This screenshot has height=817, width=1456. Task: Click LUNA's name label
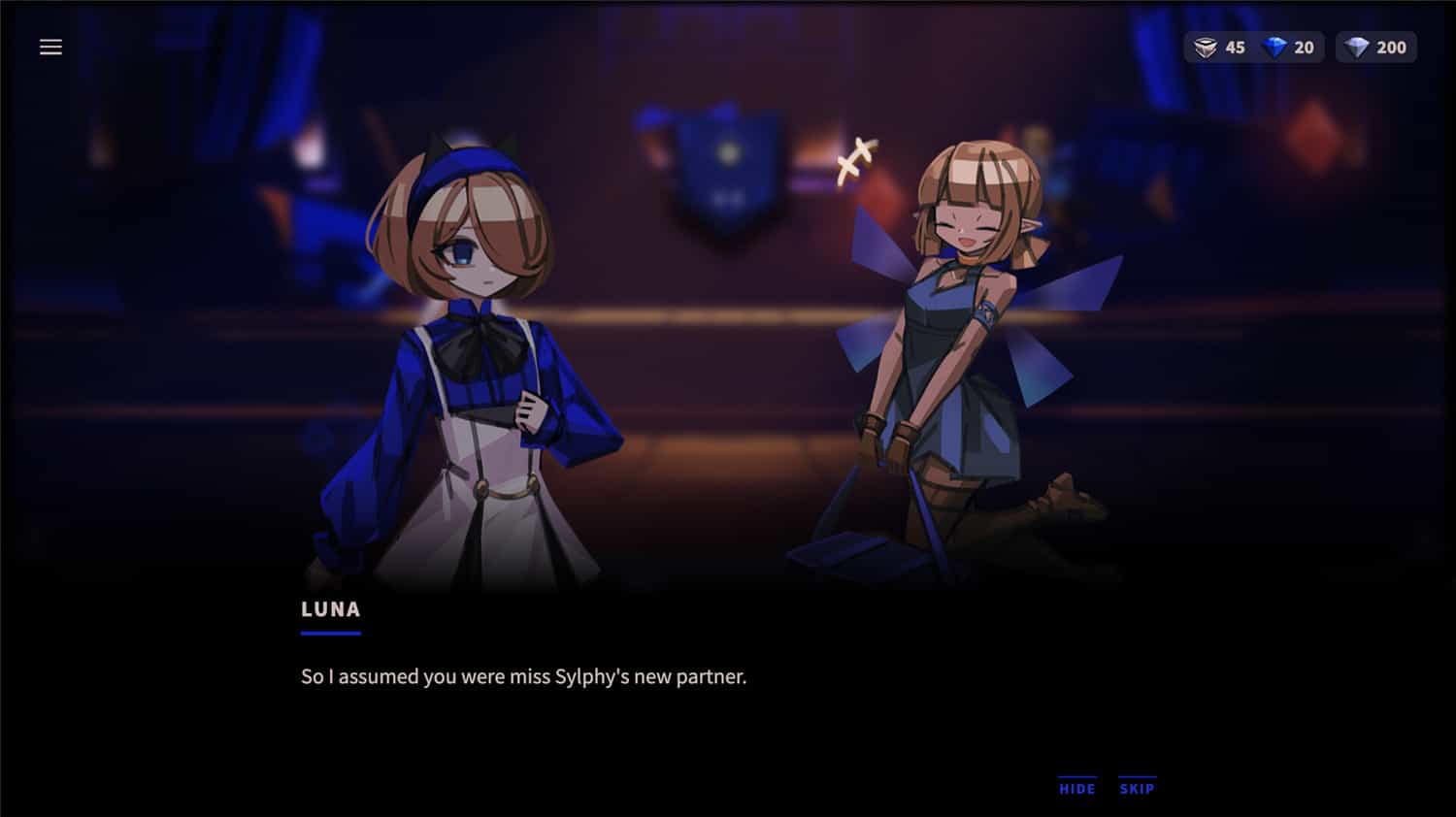pyautogui.click(x=330, y=609)
